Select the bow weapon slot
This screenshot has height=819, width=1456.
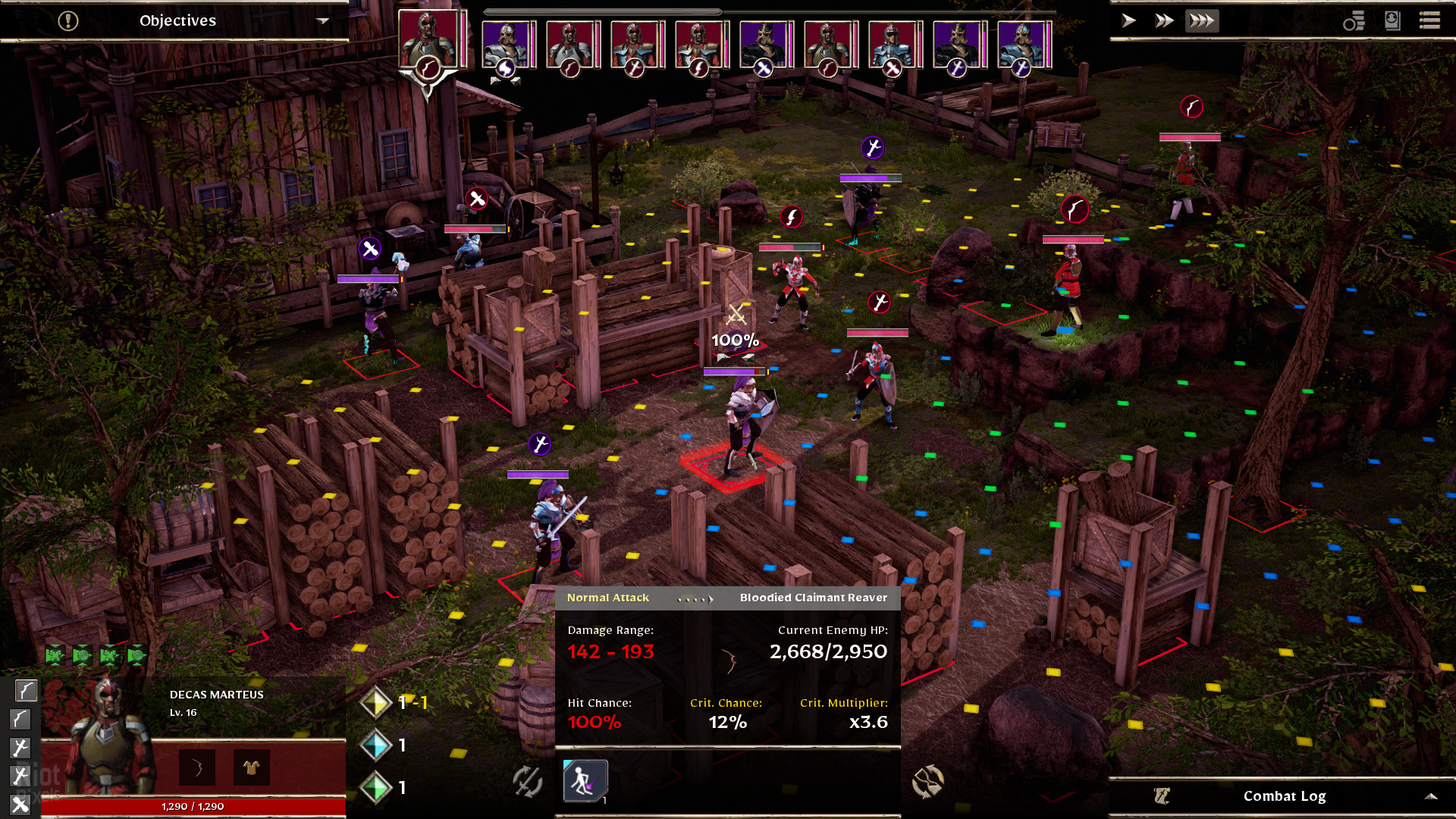tap(197, 768)
